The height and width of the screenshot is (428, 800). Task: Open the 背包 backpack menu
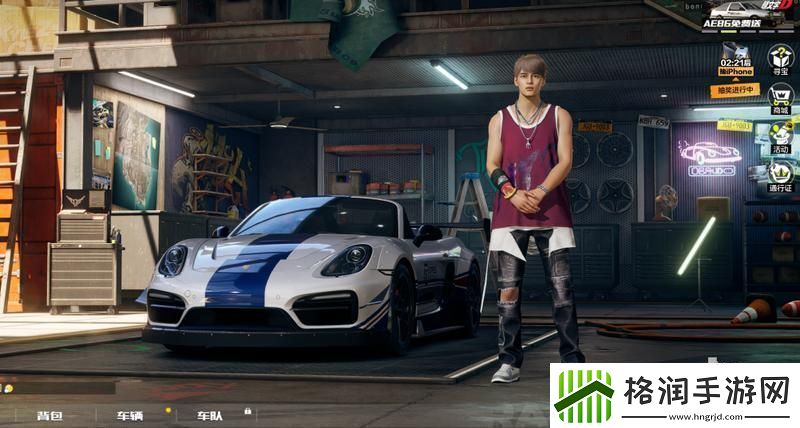50,415
